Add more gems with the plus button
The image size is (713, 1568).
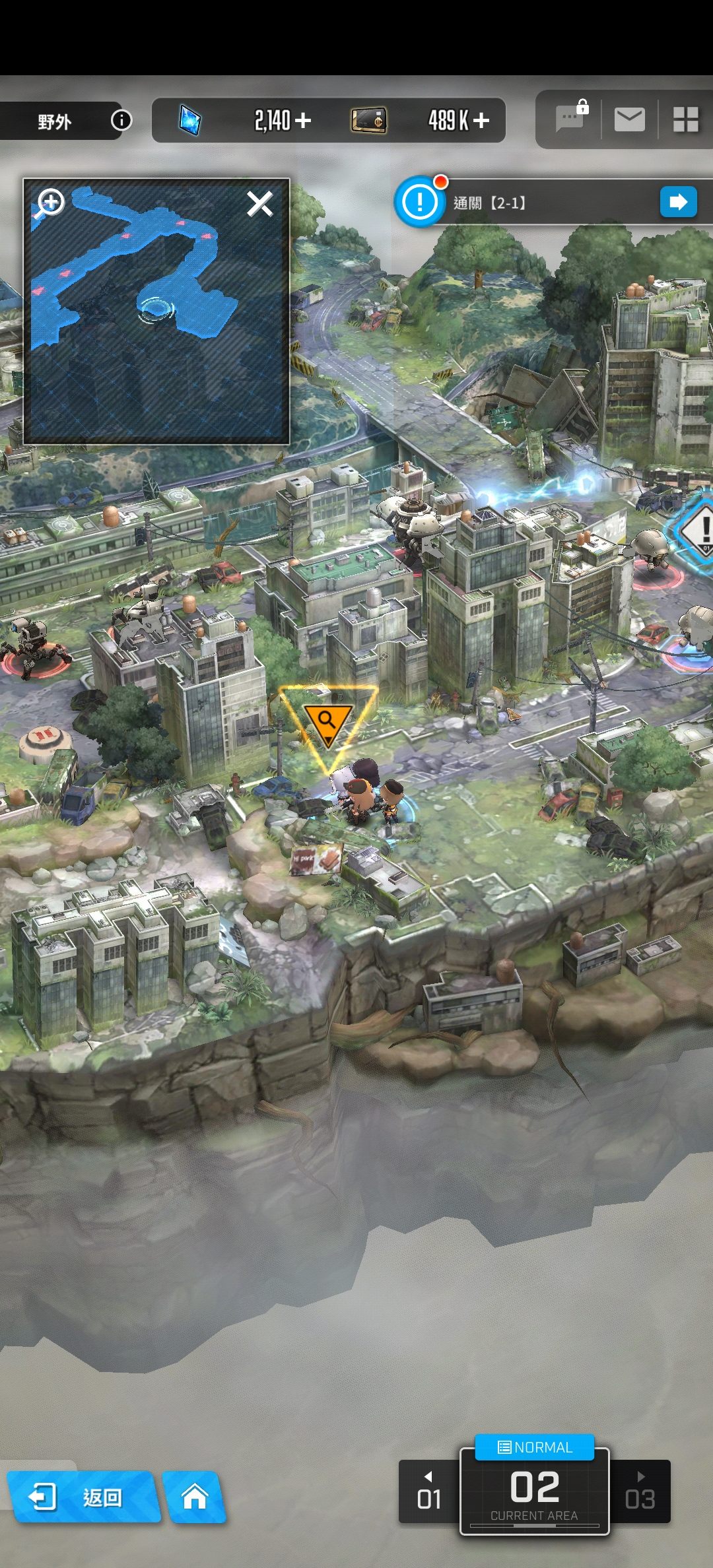(303, 120)
